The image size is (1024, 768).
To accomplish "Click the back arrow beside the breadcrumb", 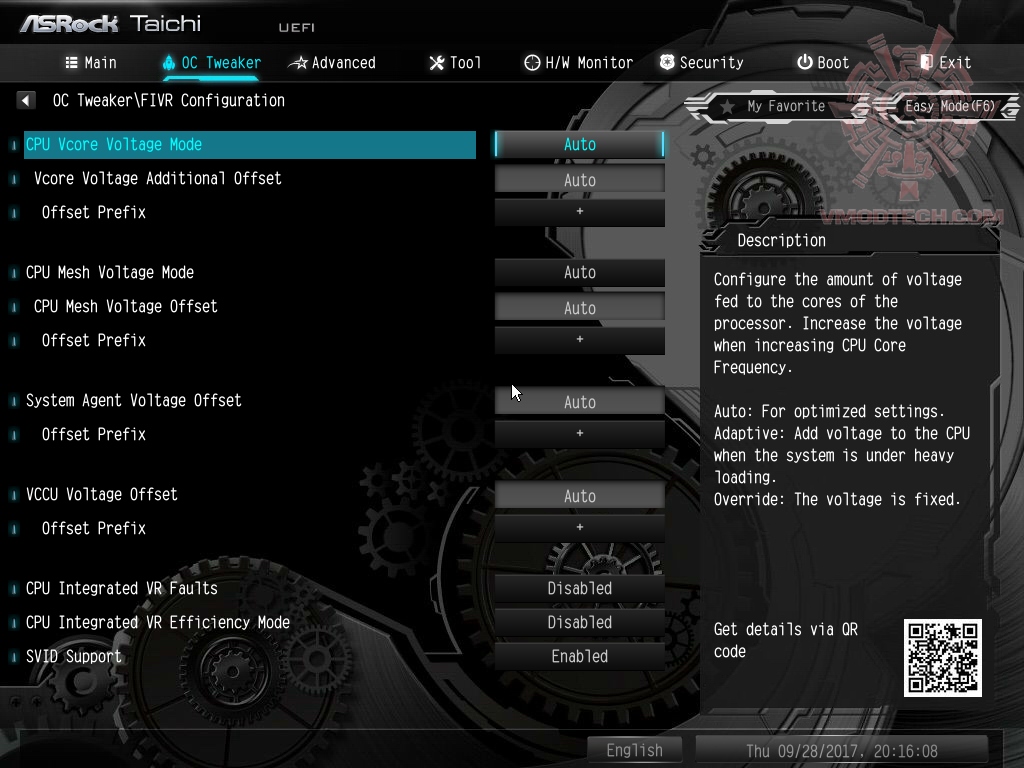I will point(26,100).
